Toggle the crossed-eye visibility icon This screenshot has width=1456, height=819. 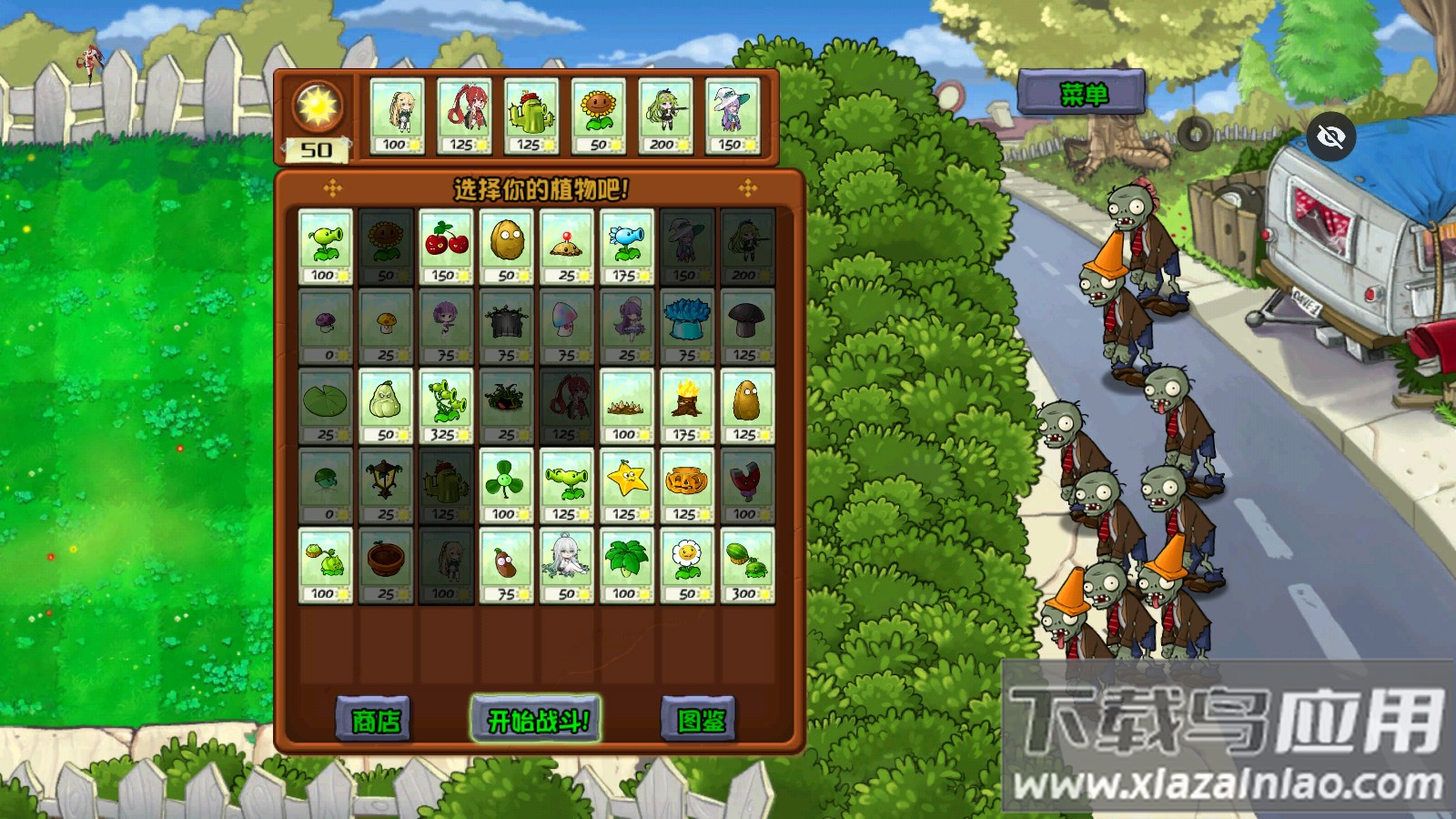(x=1330, y=136)
